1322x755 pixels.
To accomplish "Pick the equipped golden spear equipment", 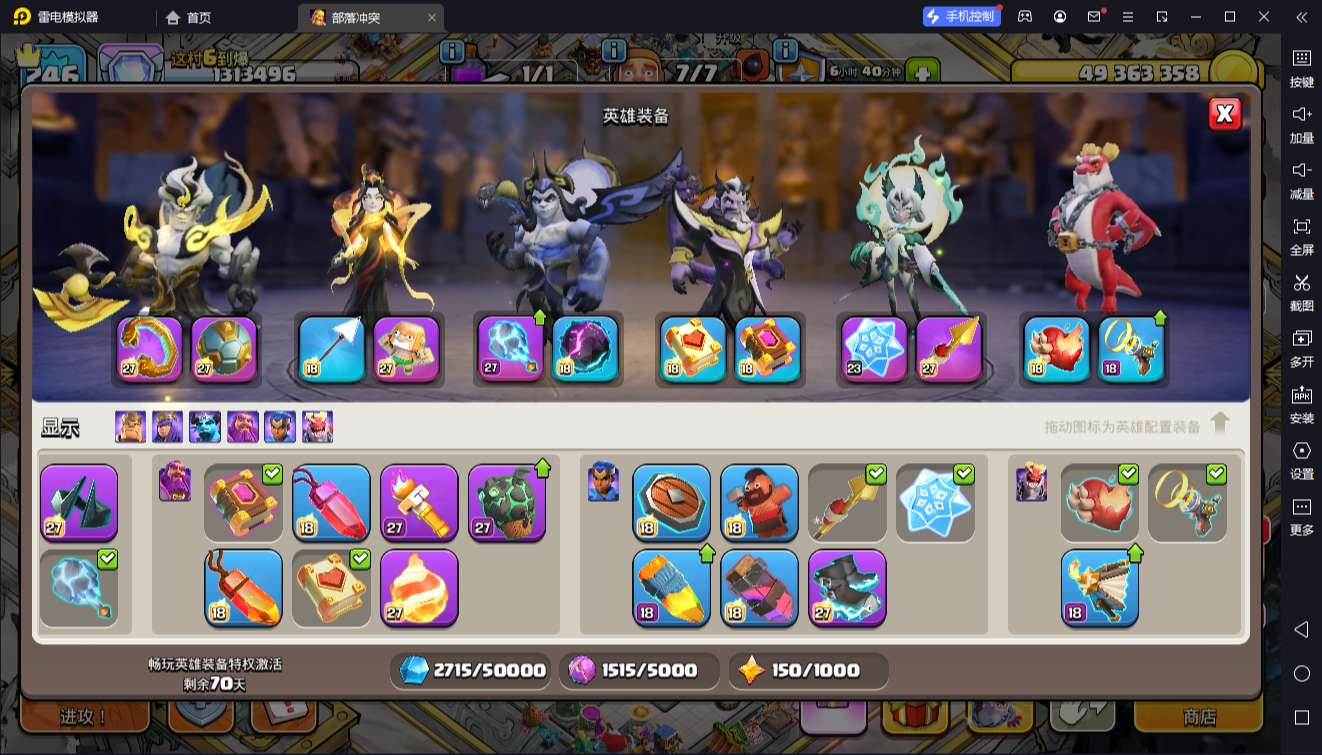I will 949,349.
